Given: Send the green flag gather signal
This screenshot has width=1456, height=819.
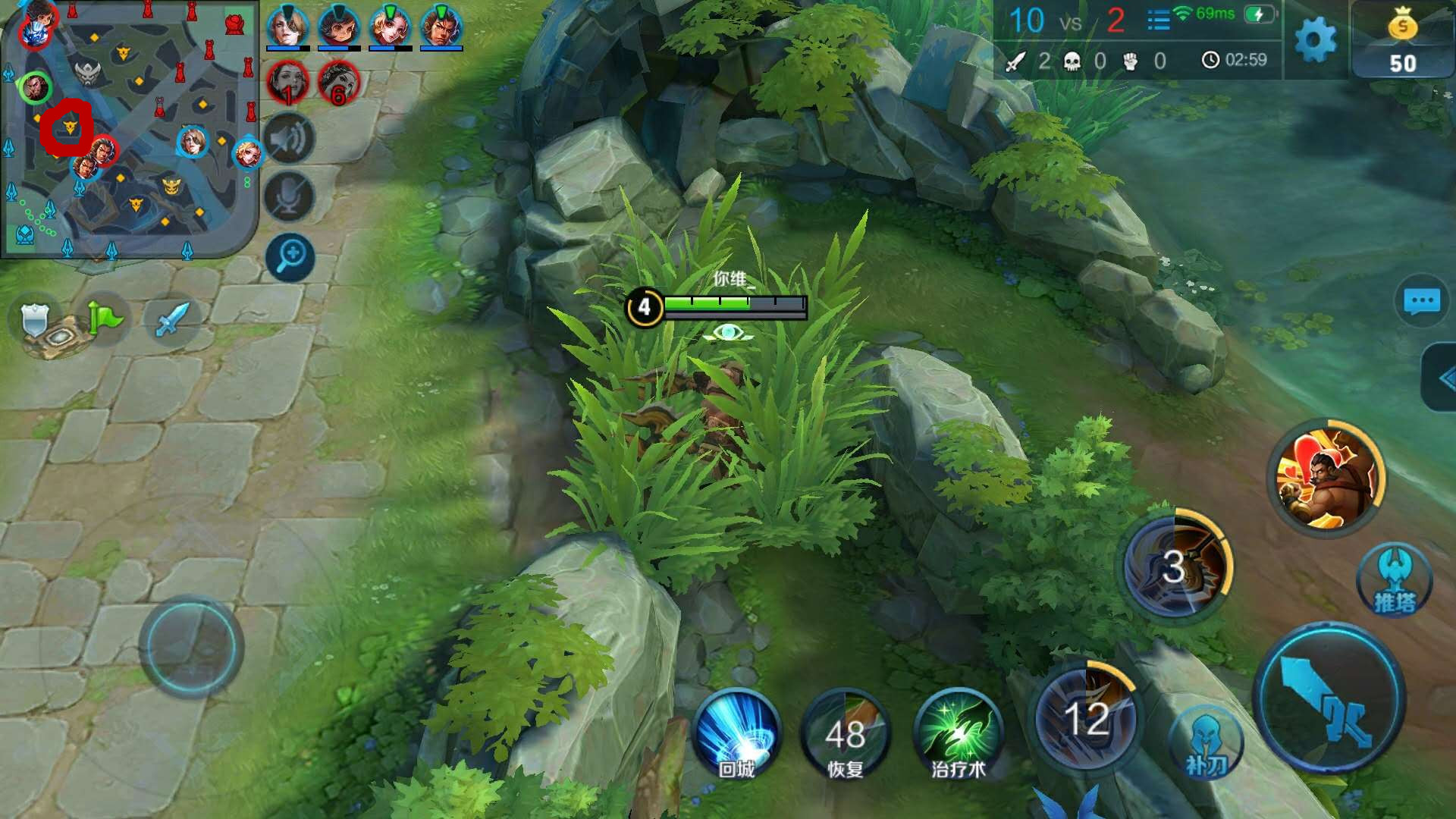Looking at the screenshot, I should [105, 318].
